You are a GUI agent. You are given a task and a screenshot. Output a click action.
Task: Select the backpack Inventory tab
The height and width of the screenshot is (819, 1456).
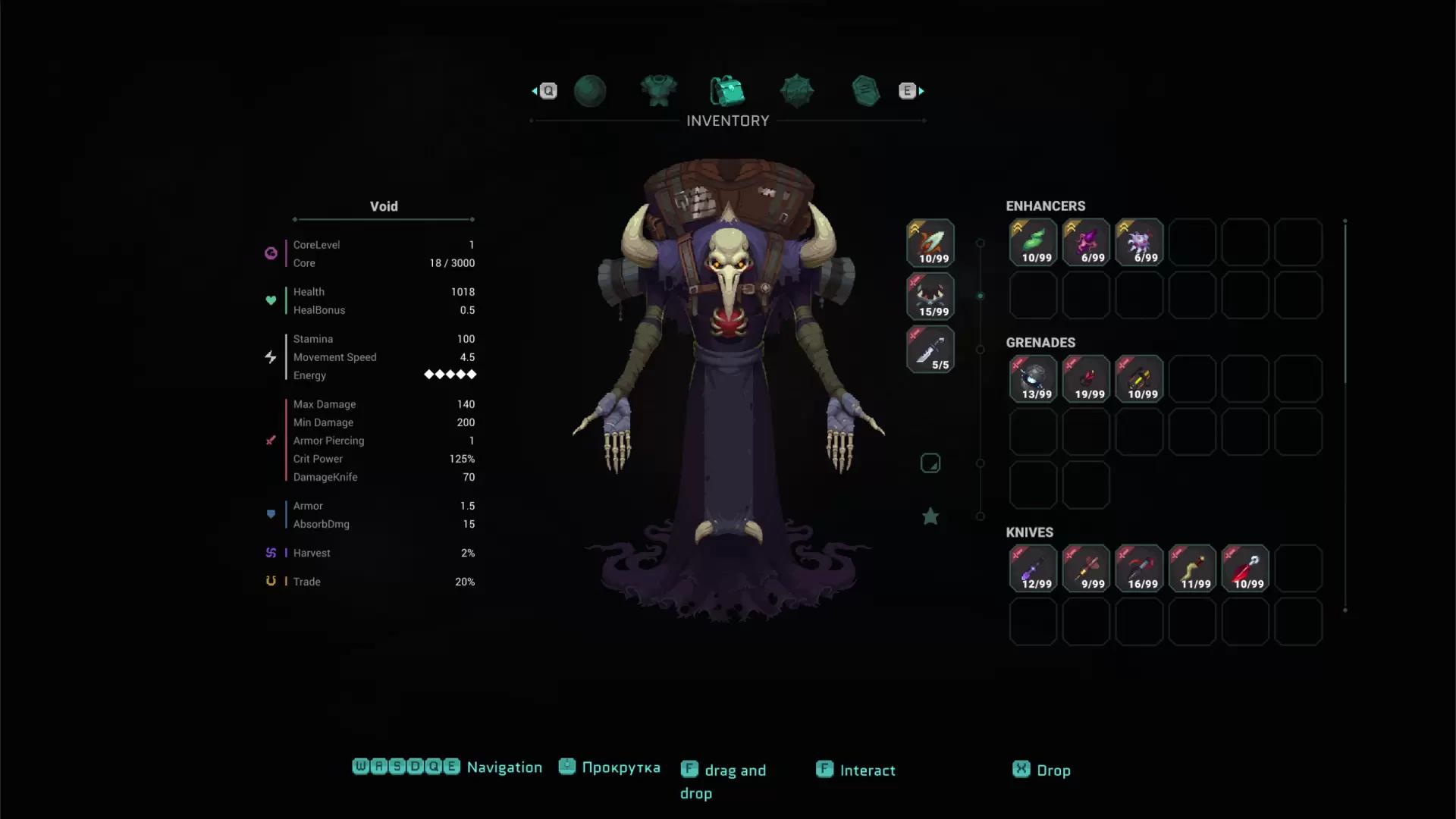(x=727, y=91)
